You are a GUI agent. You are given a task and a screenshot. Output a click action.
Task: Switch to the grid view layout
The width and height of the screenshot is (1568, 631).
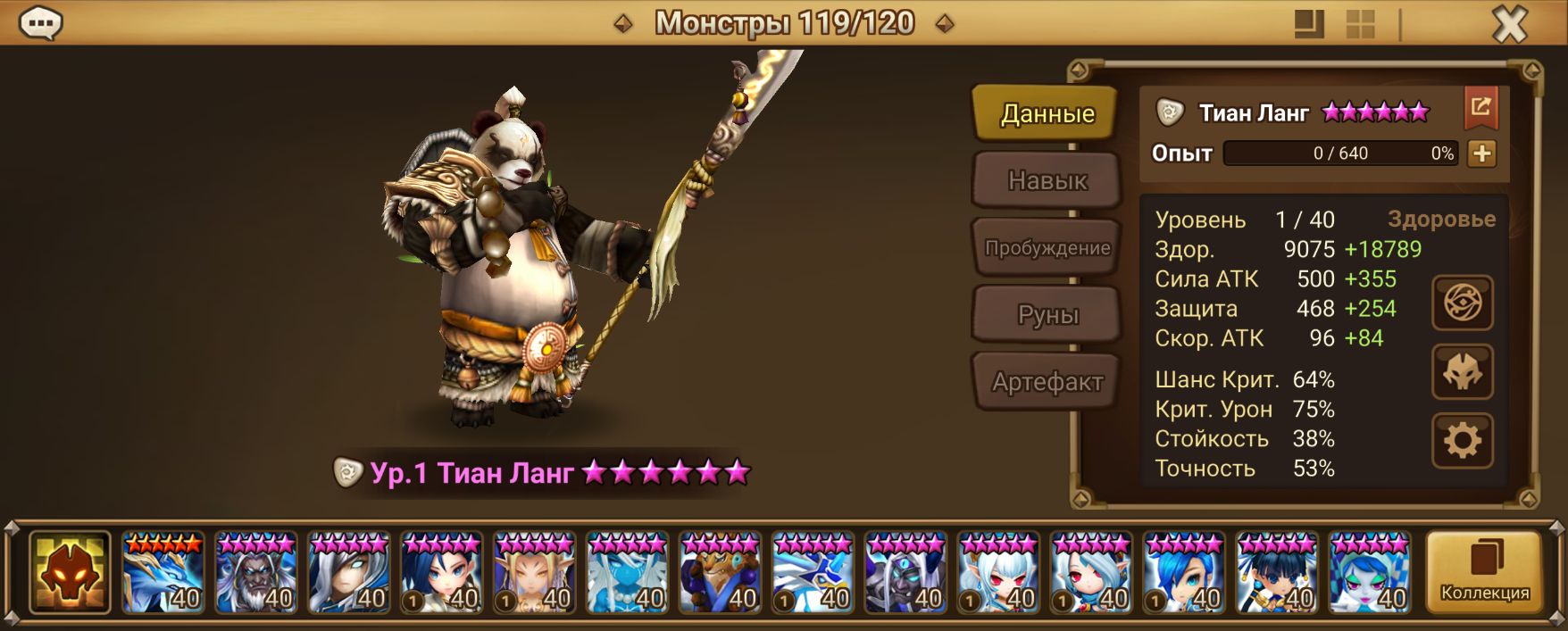click(x=1360, y=24)
